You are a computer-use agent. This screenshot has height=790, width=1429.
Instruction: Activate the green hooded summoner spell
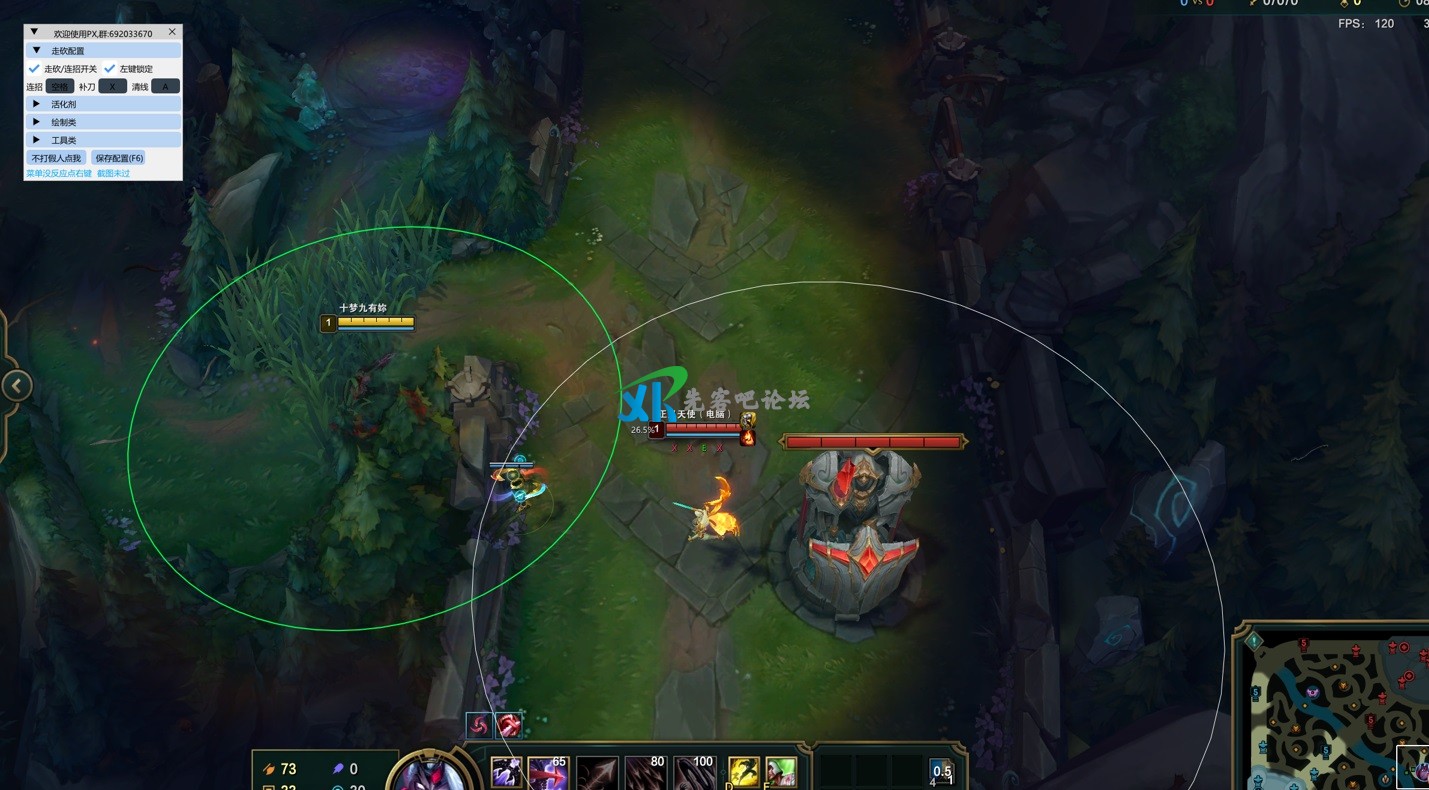(781, 771)
